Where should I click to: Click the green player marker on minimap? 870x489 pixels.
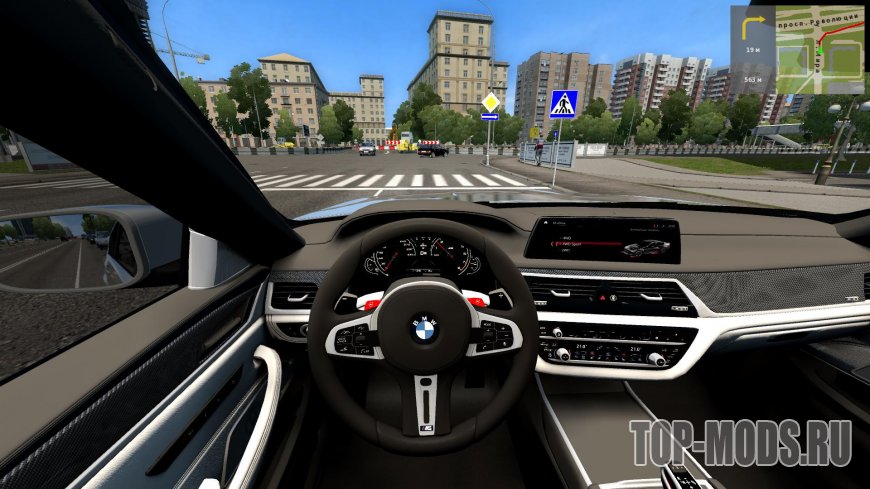822,50
